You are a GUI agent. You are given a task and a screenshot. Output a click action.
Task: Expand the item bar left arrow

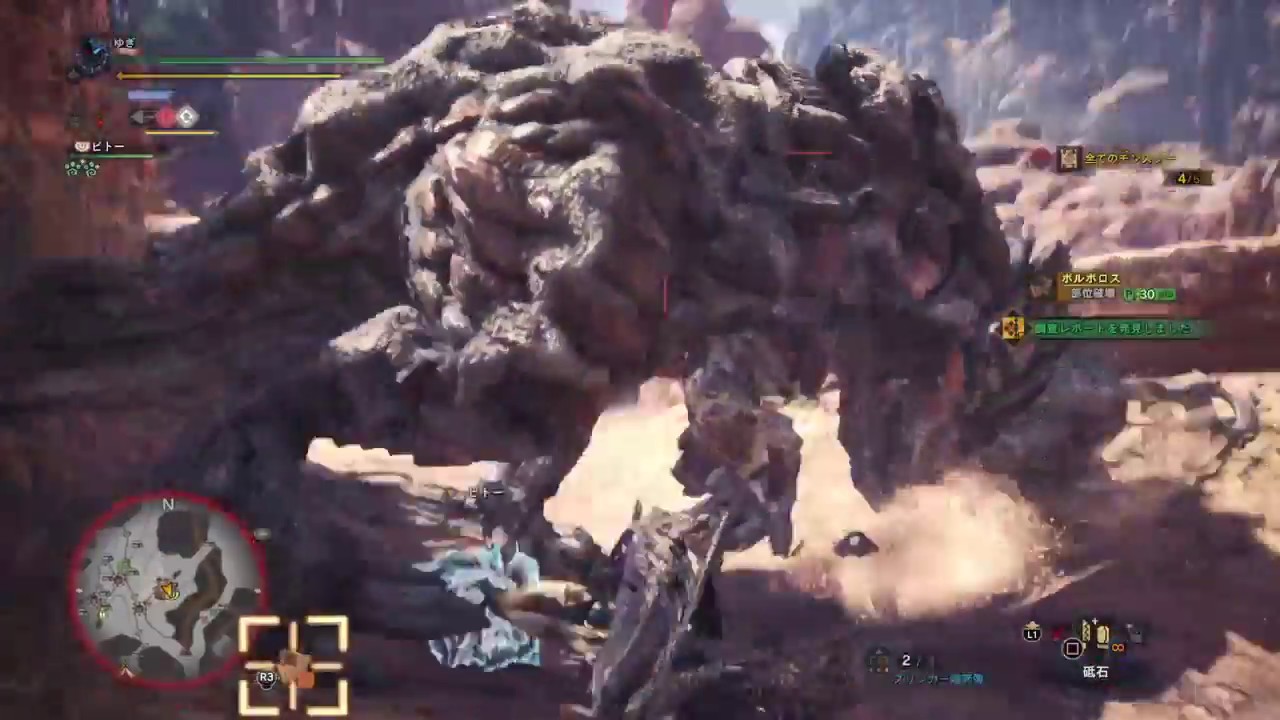(138, 117)
